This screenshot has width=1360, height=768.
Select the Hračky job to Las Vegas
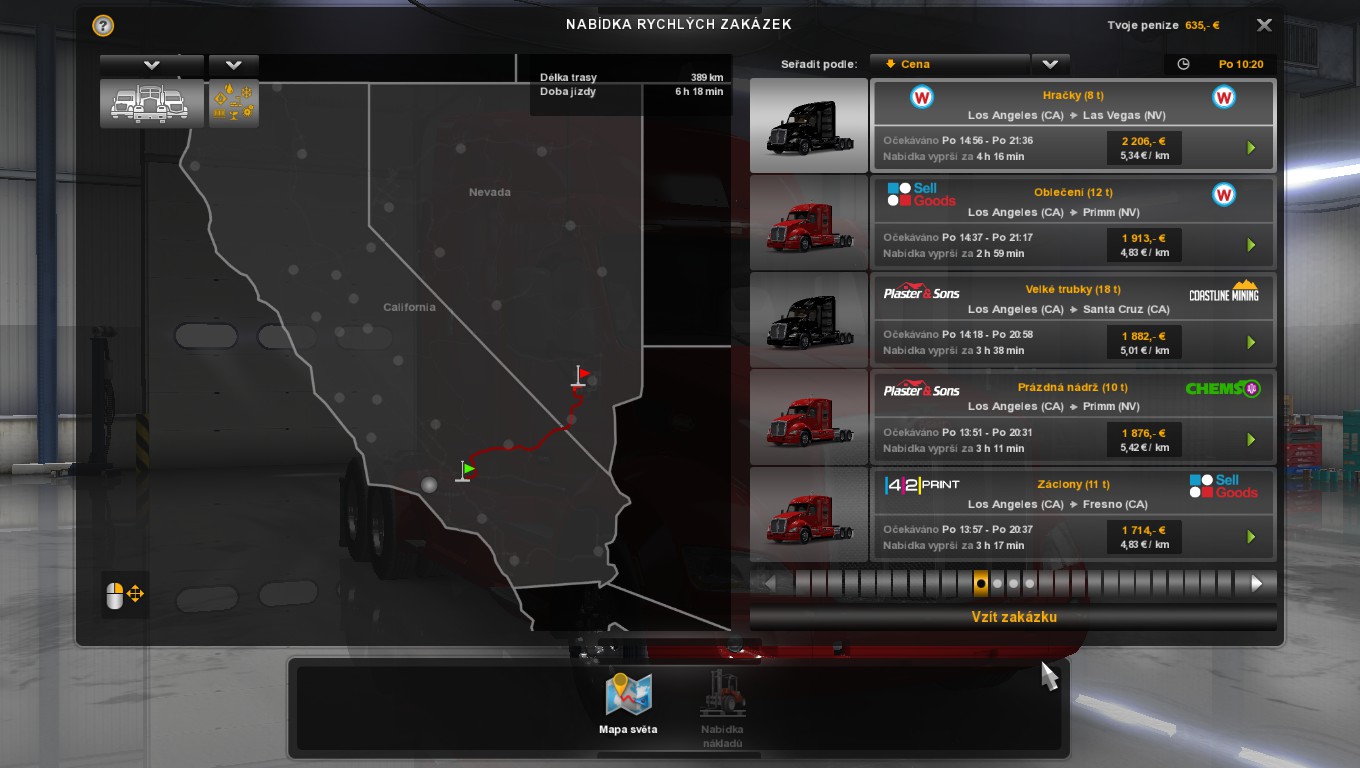coord(1073,125)
